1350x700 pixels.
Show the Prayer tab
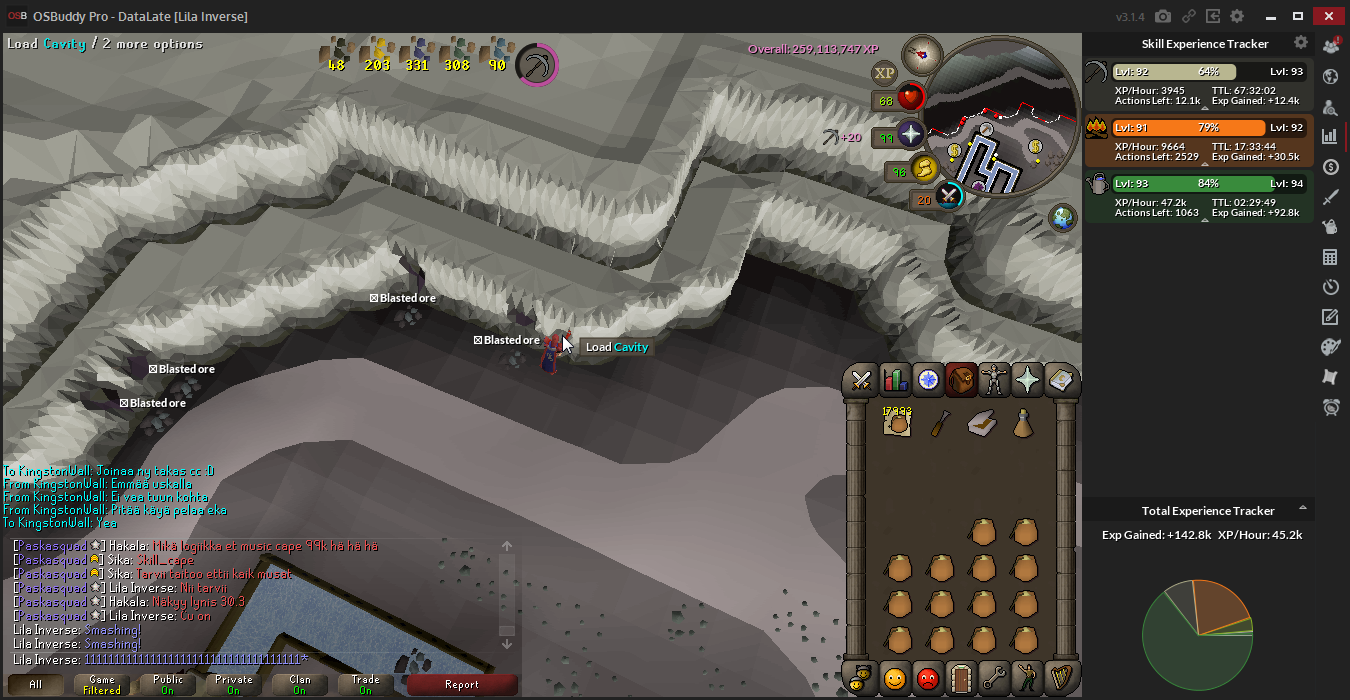point(1027,380)
